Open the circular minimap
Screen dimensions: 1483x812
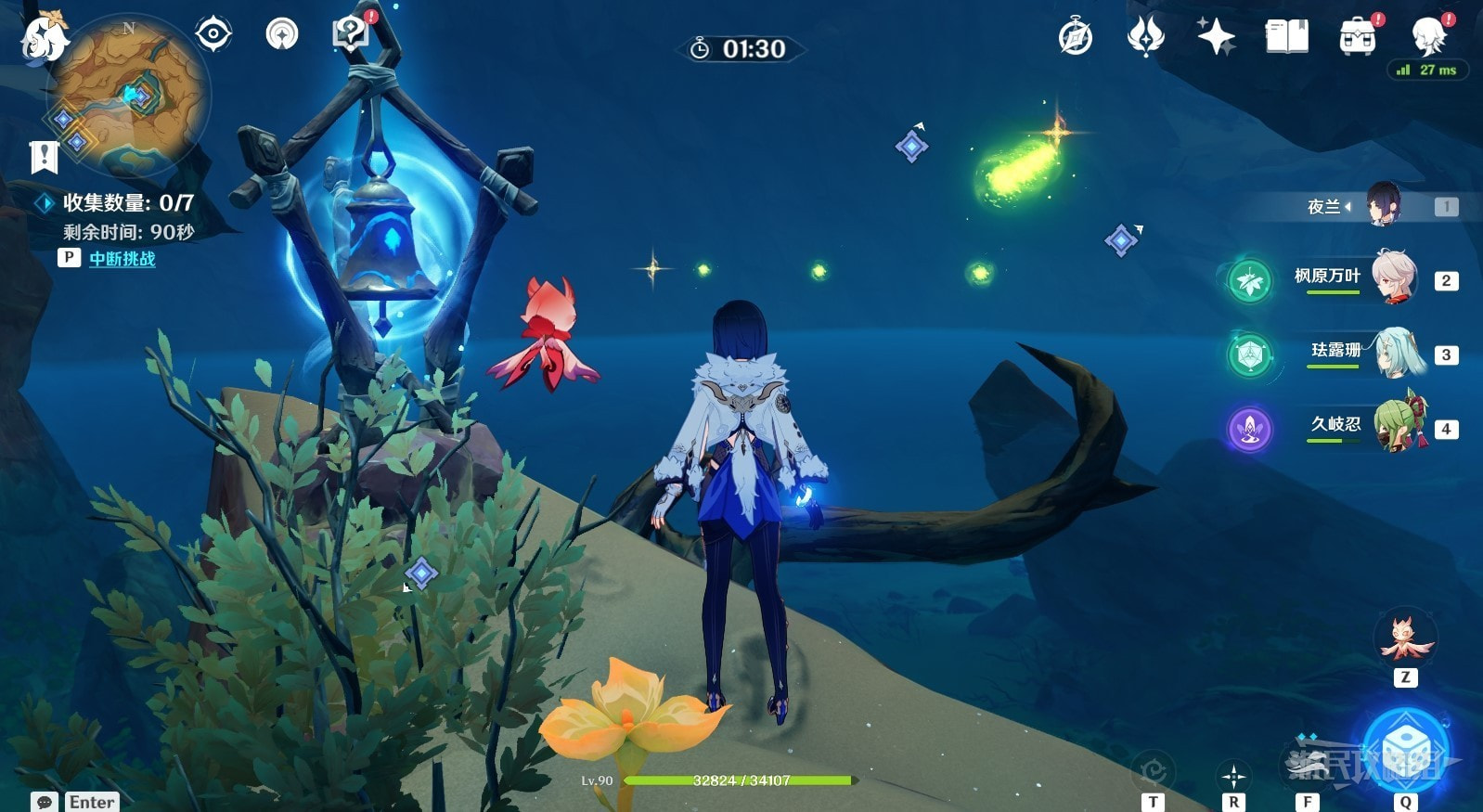click(x=129, y=96)
